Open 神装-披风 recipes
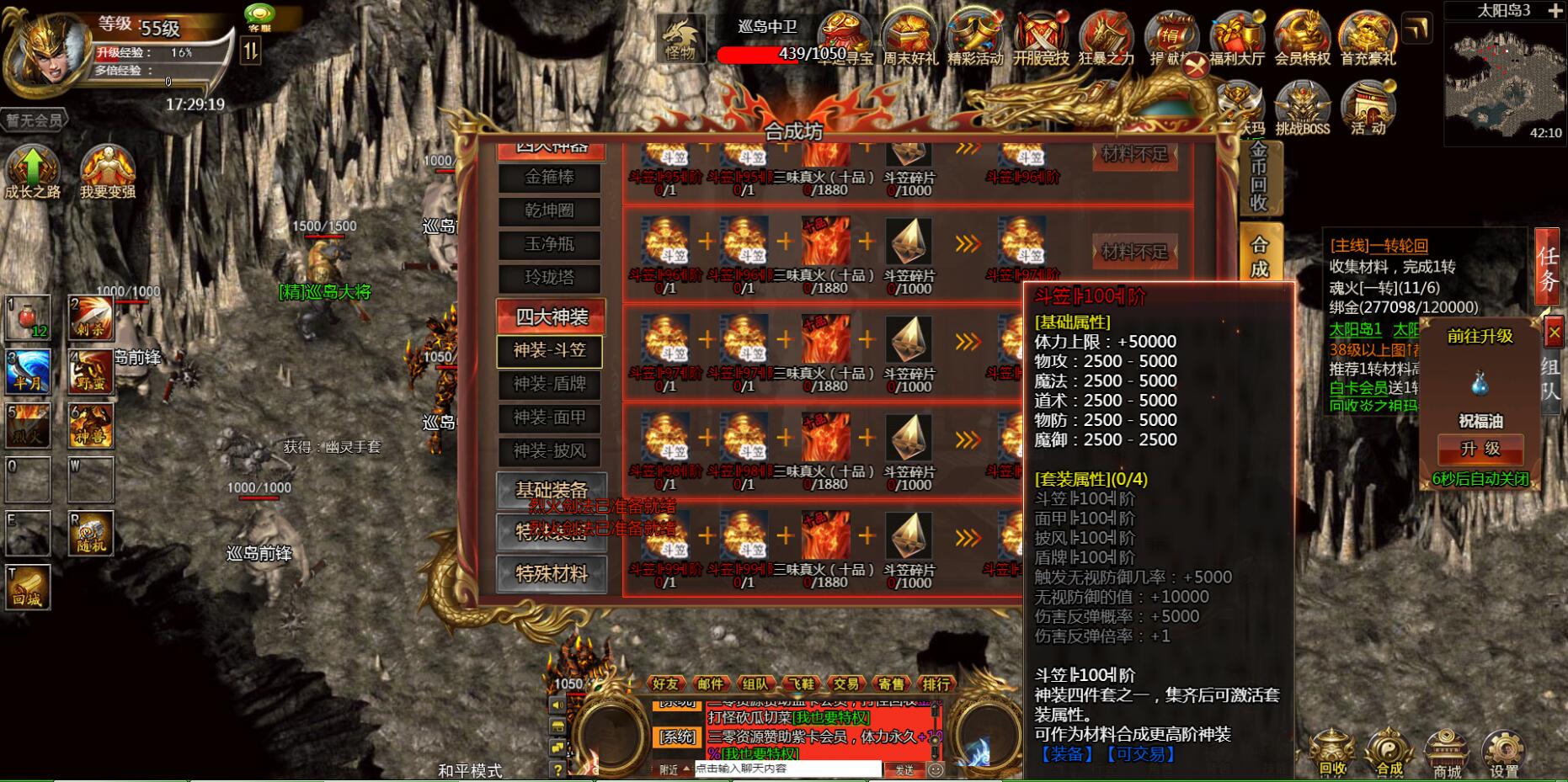This screenshot has width=1568, height=782. click(x=549, y=451)
